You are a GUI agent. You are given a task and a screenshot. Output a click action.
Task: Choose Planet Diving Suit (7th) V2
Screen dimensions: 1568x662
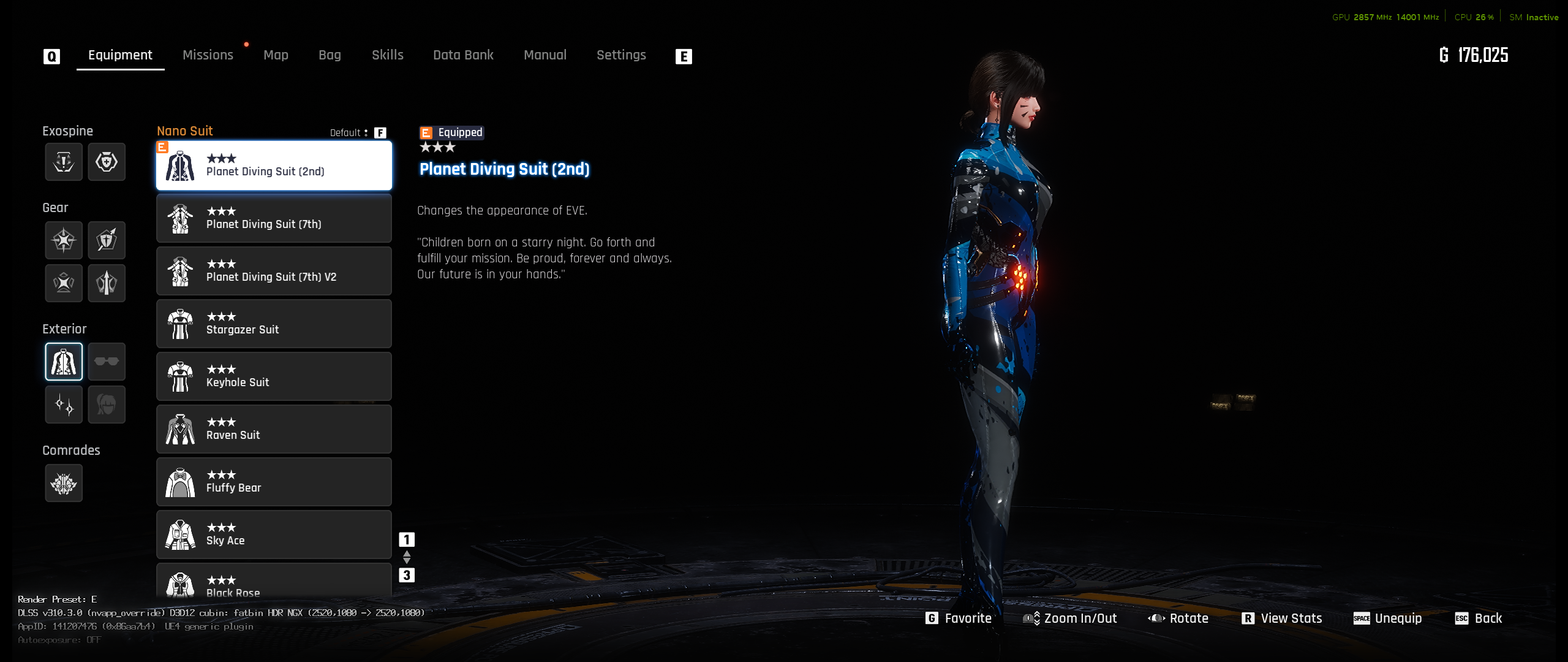(274, 271)
